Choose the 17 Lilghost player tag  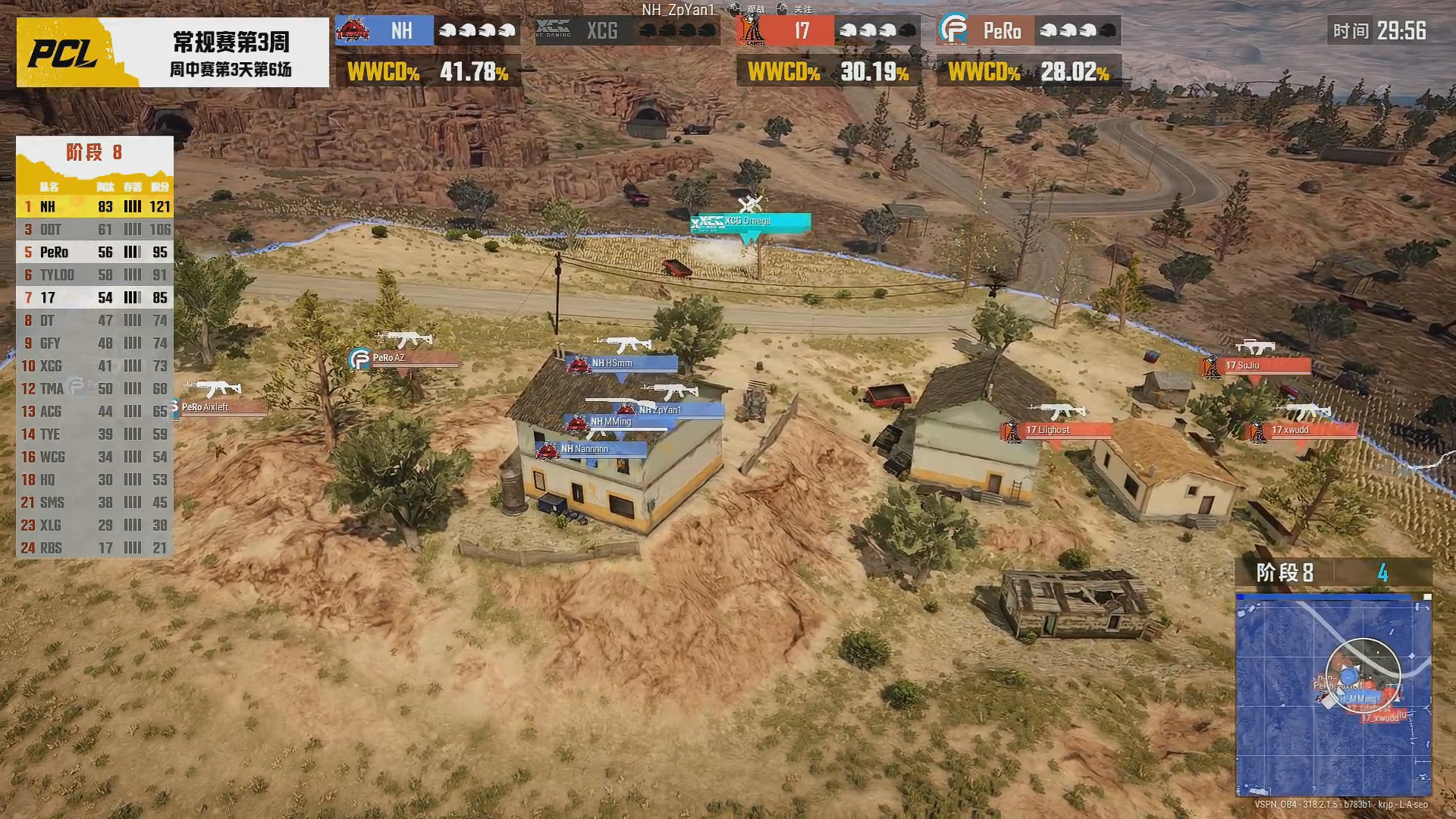coord(1056,431)
